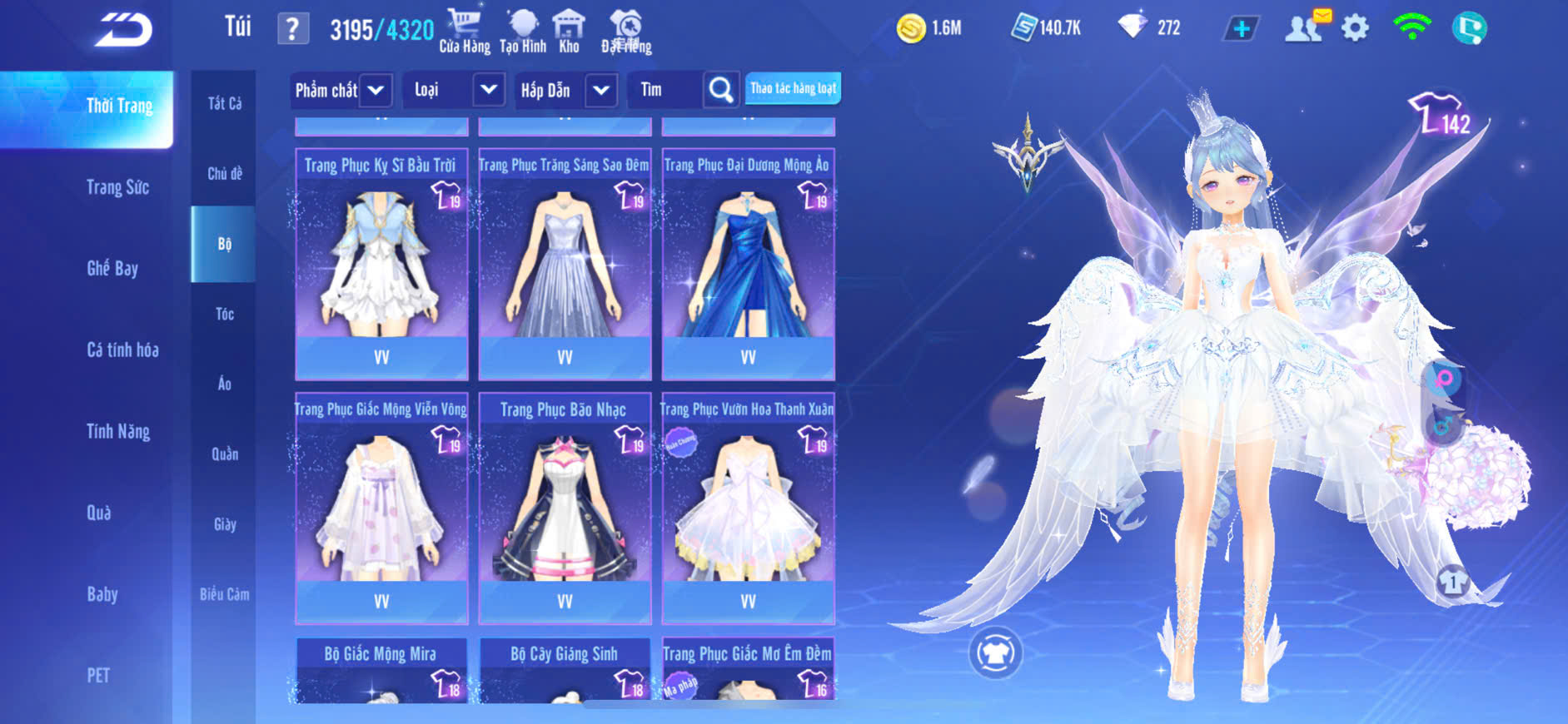Screen dimensions: 1568x724
Task: Pick the Trang Phục Bão Nhạc outfit
Action: pos(565,506)
